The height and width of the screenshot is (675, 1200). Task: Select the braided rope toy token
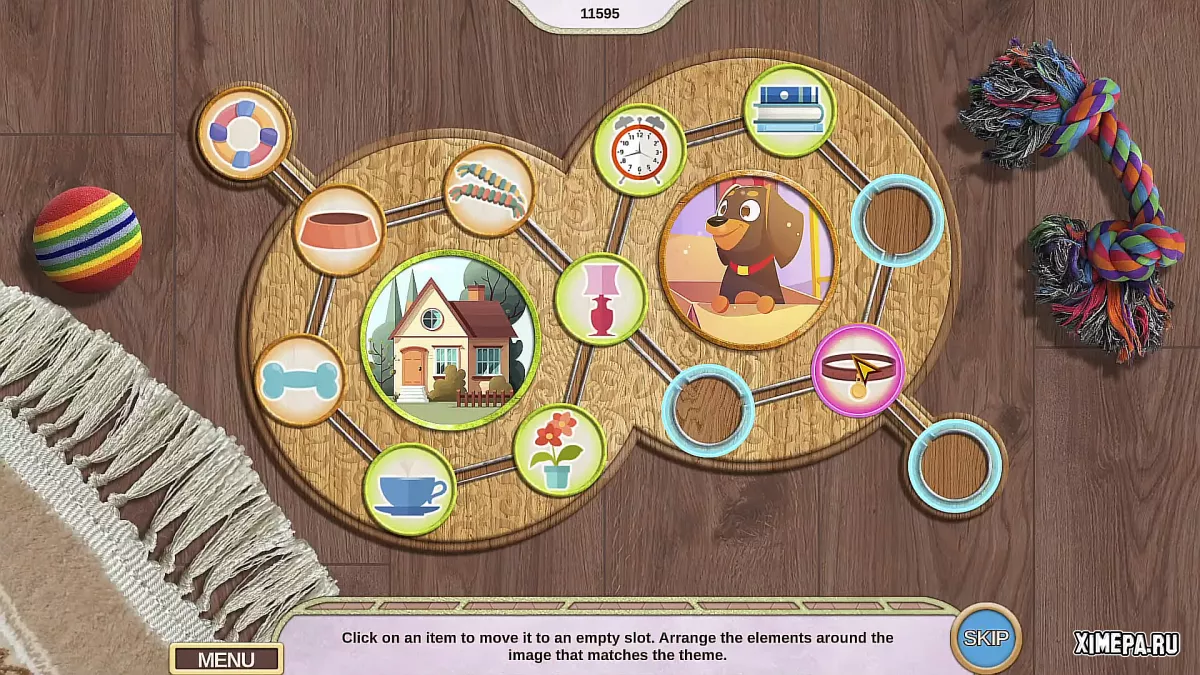(488, 190)
